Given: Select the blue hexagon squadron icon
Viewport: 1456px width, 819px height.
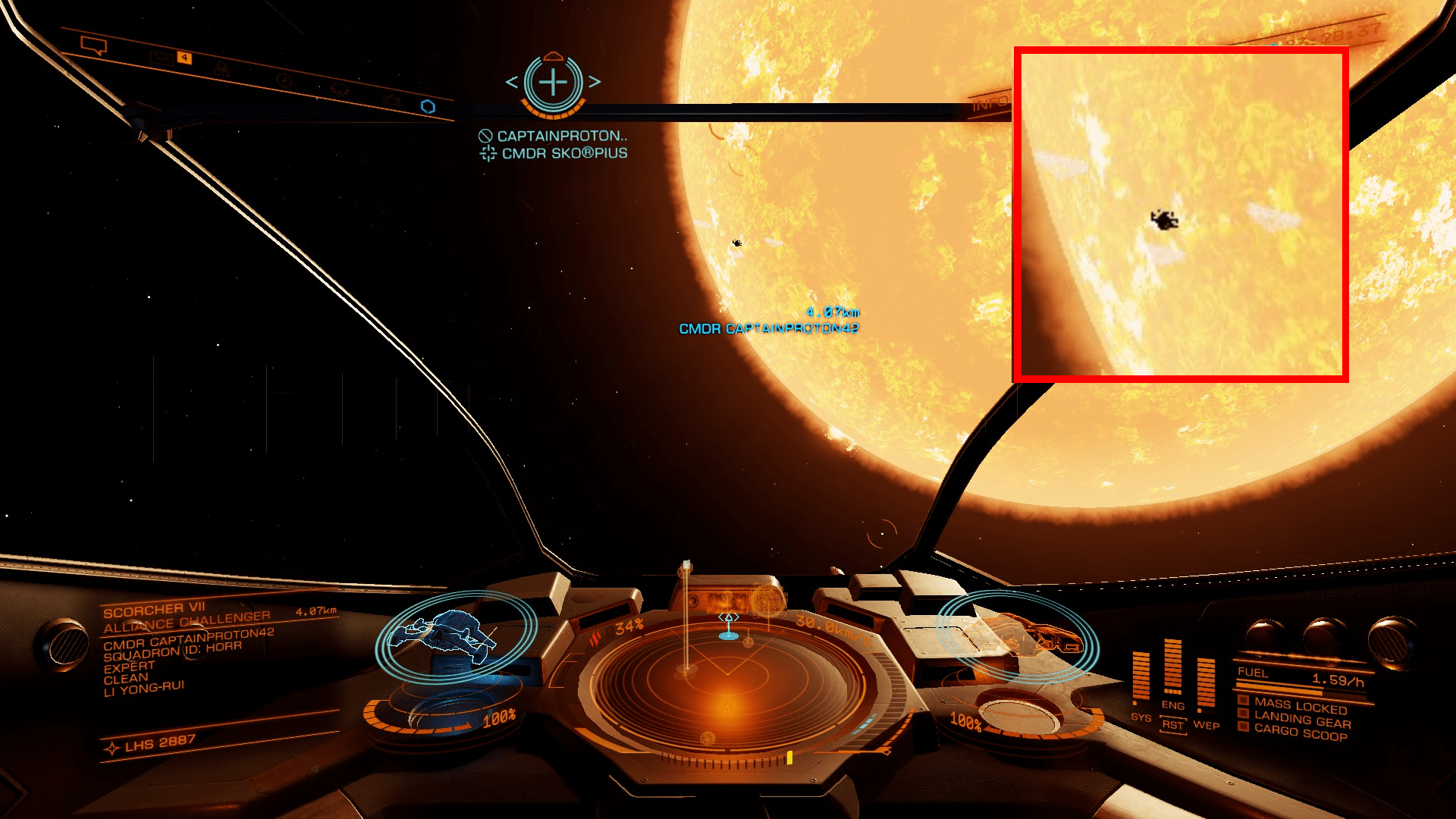Looking at the screenshot, I should click(427, 107).
